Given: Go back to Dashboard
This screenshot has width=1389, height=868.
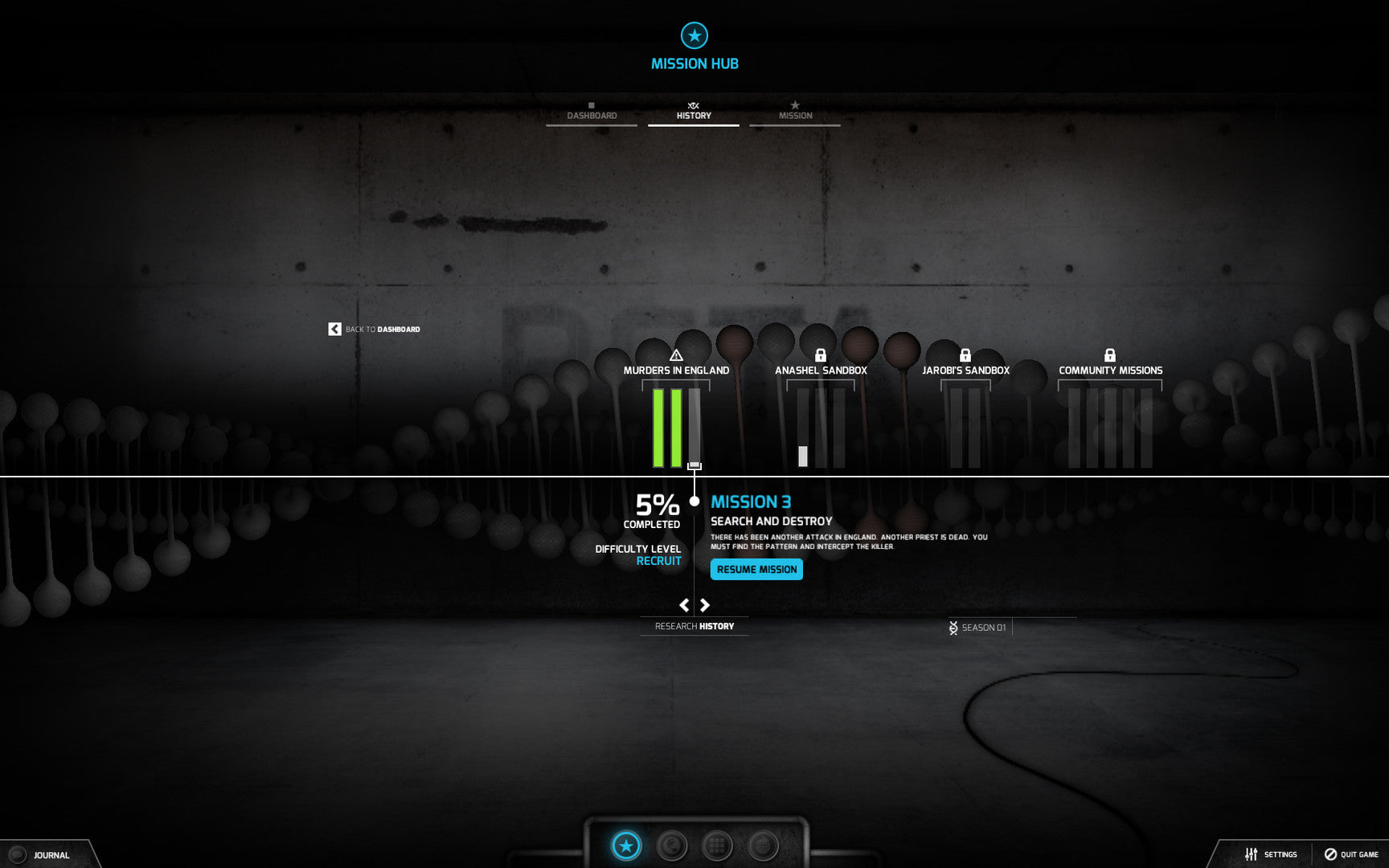Looking at the screenshot, I should (375, 330).
